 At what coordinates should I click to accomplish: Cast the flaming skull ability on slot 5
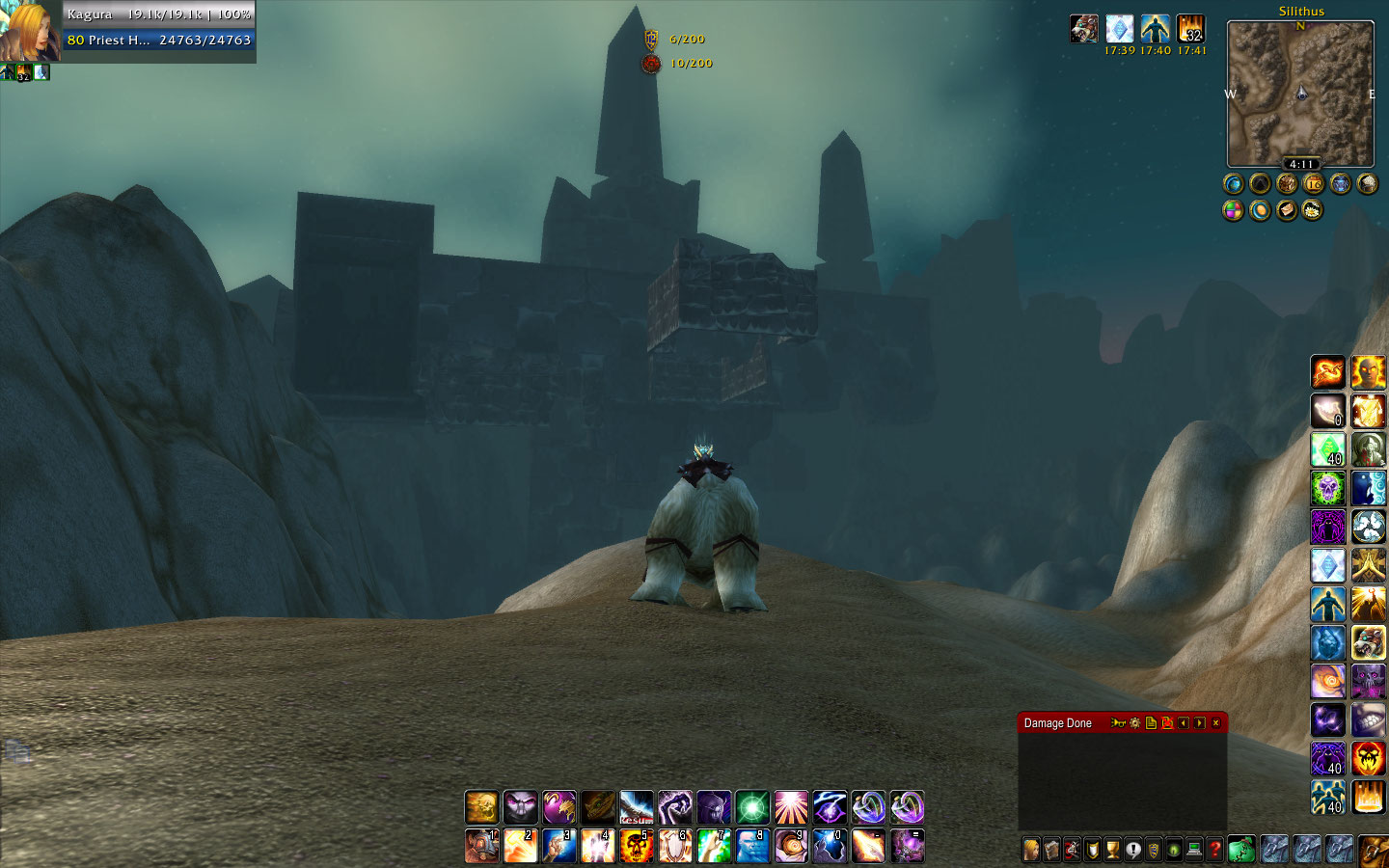click(x=637, y=846)
